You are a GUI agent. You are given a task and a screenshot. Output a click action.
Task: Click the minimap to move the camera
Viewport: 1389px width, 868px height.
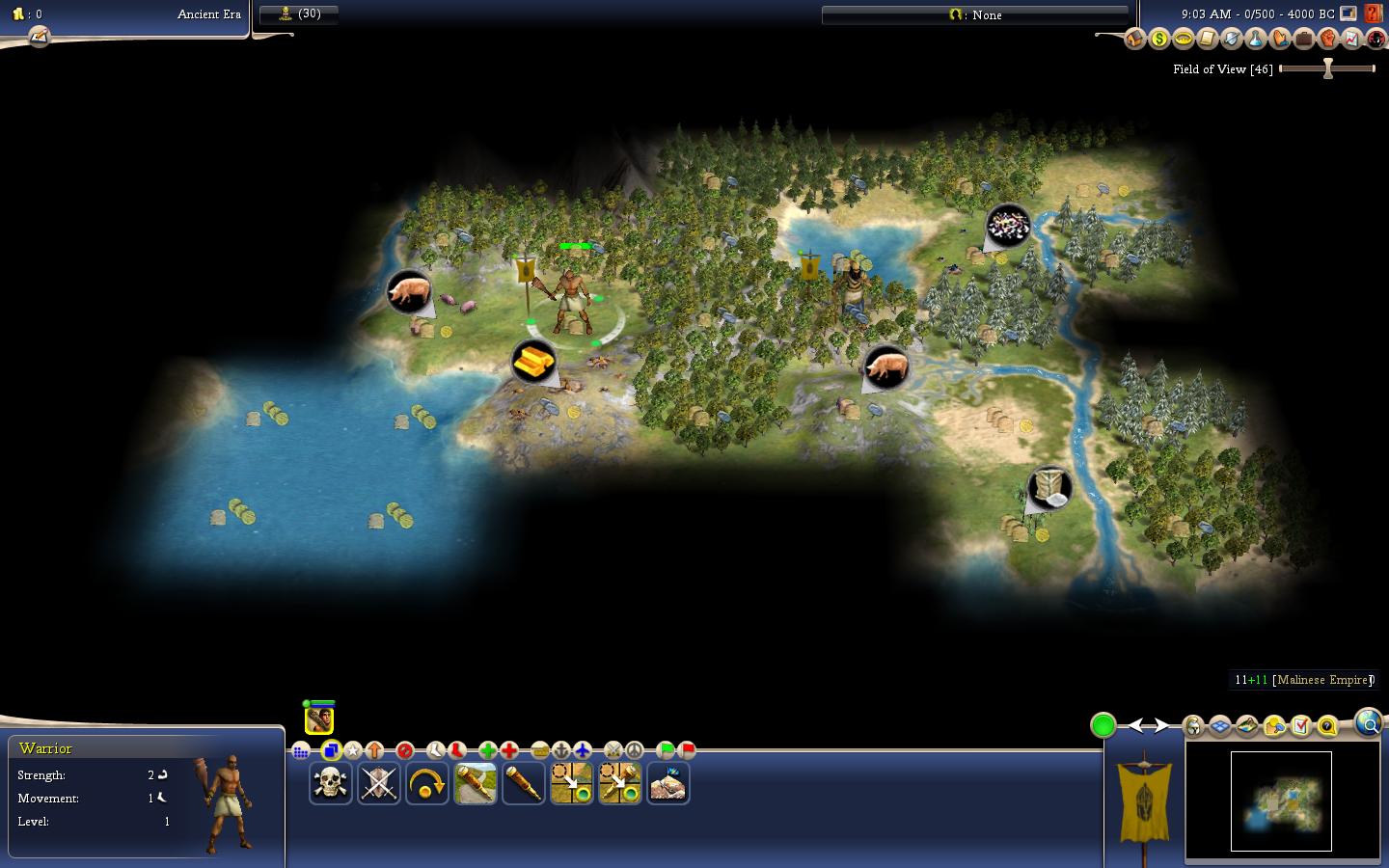(x=1281, y=800)
